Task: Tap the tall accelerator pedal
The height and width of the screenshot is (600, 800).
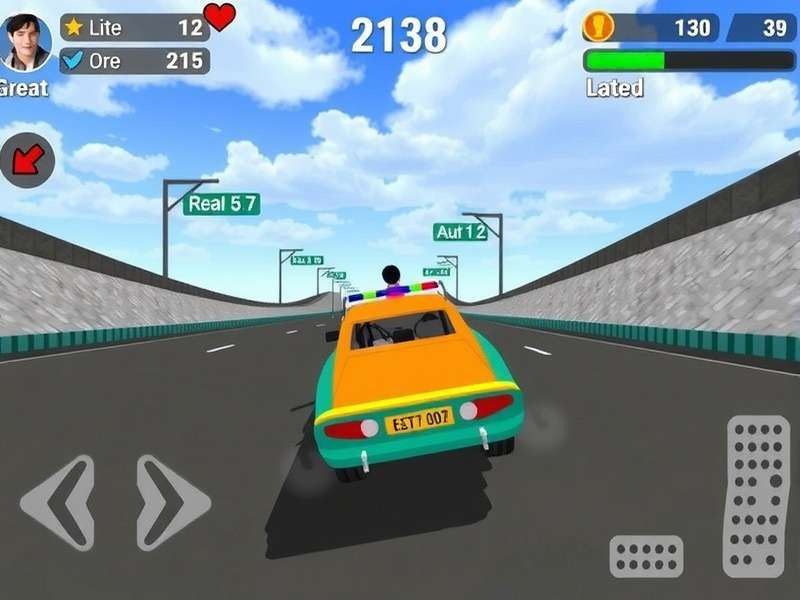Action: (757, 496)
